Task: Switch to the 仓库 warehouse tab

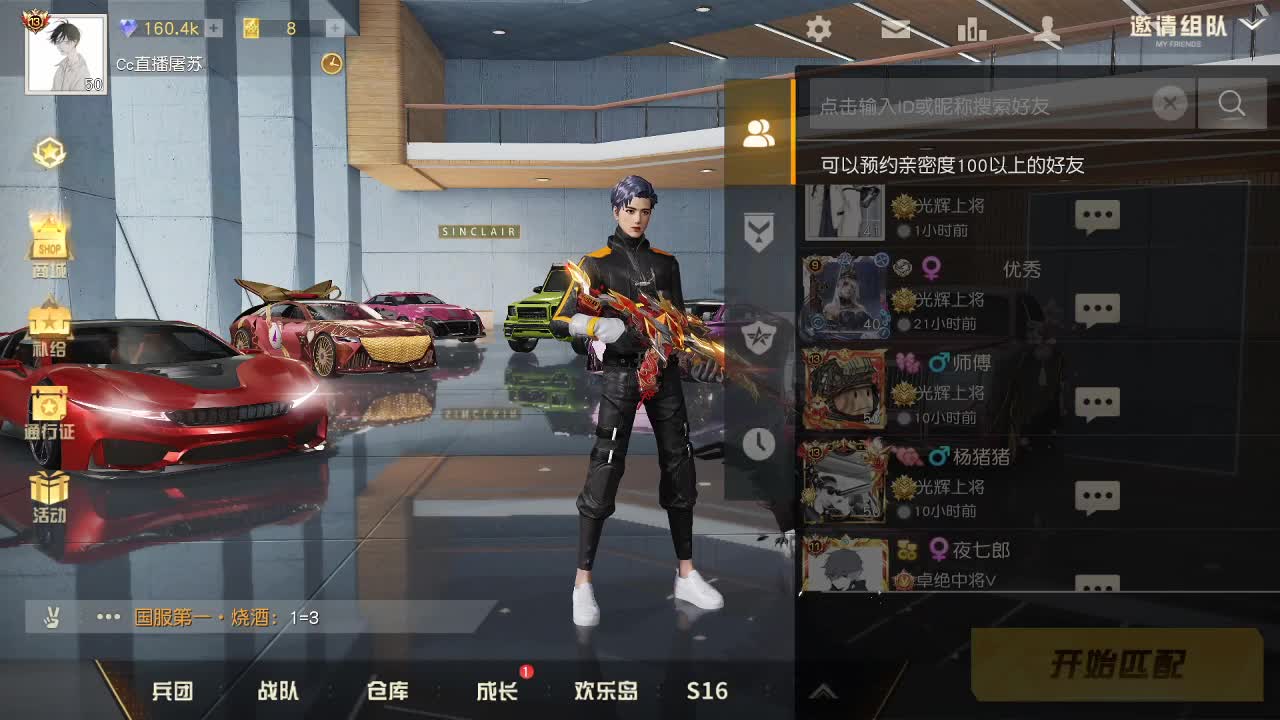Action: coord(388,691)
